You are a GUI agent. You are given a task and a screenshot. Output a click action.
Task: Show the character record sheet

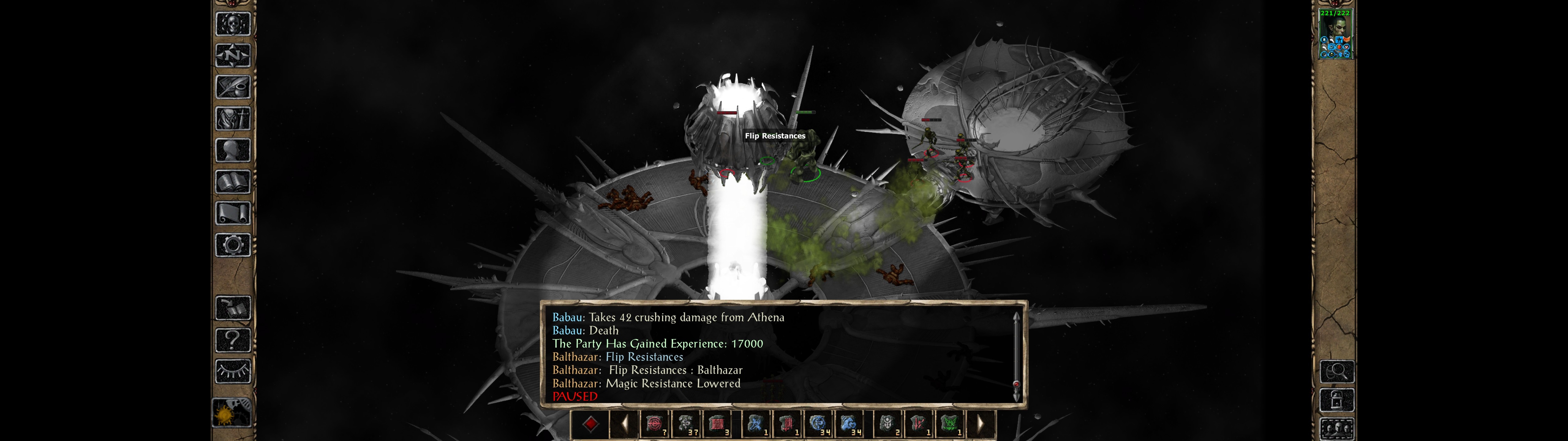pos(232,150)
